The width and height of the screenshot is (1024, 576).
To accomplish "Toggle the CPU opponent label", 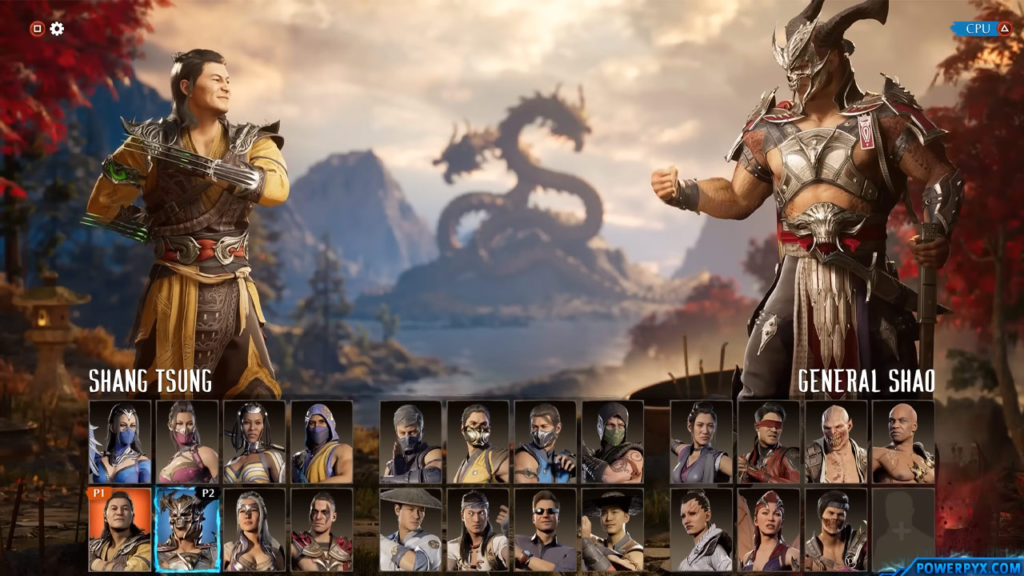I will coord(984,29).
